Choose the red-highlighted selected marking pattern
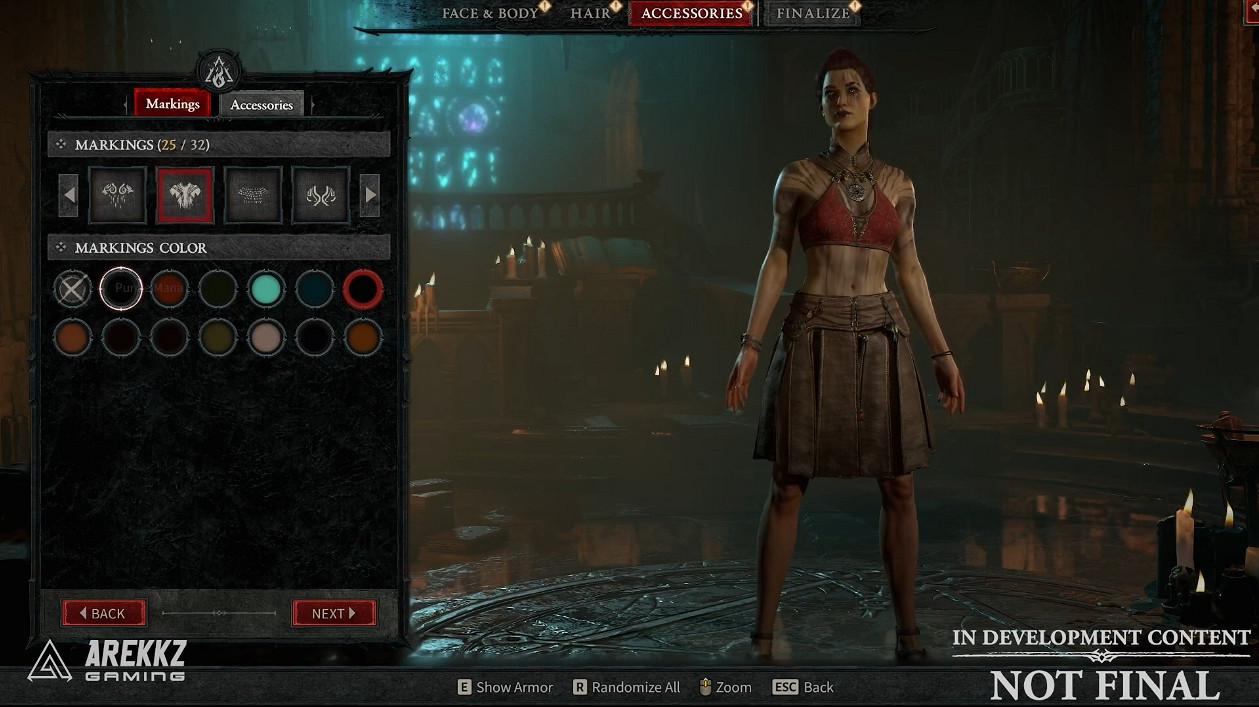 pos(185,195)
